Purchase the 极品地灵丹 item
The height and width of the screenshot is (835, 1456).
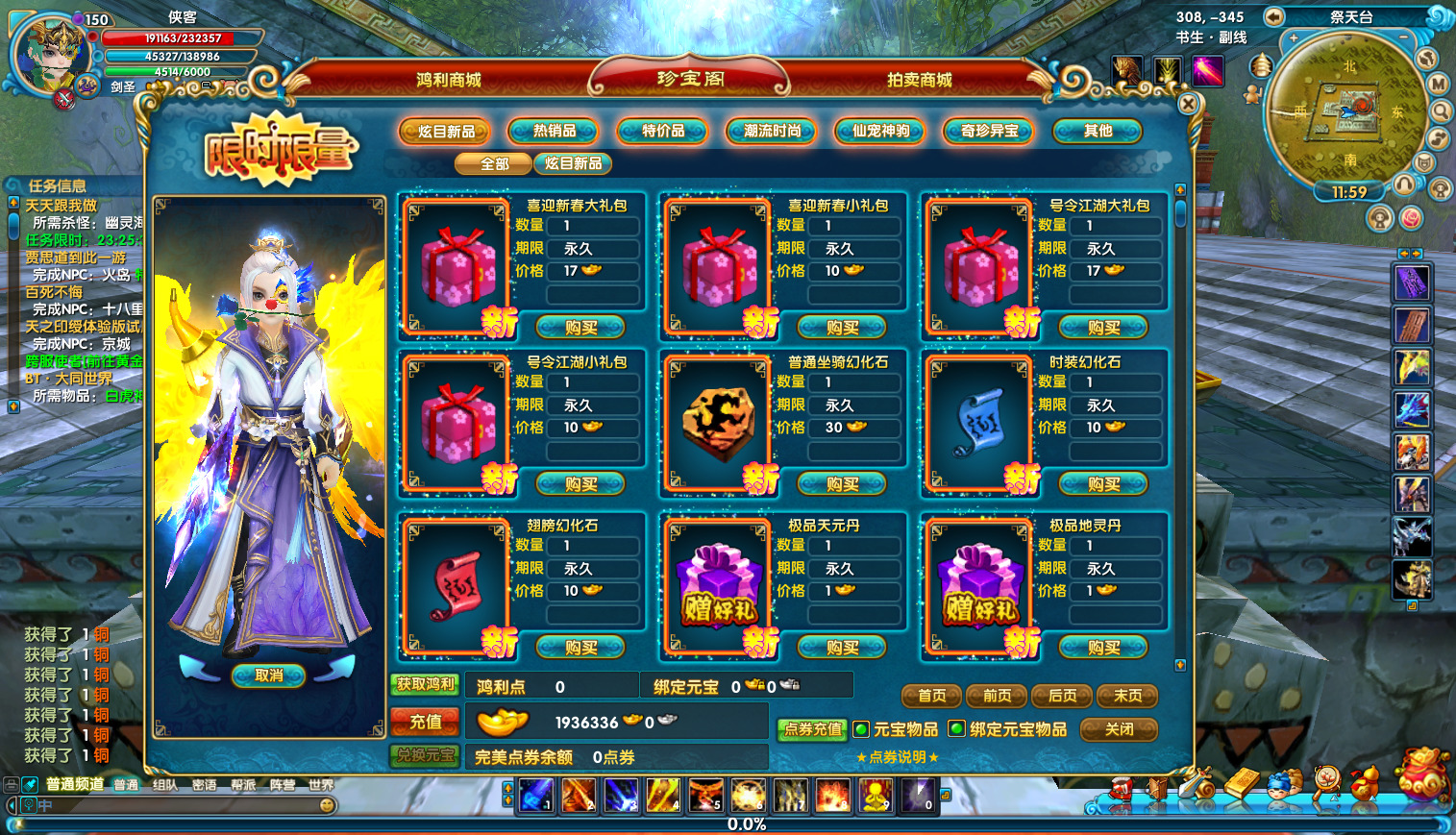click(1103, 648)
